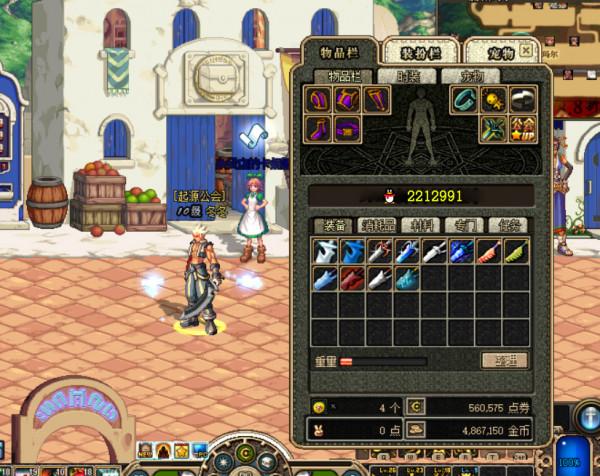
Task: Click the golden key-shaped accessory slot
Action: pyautogui.click(x=493, y=99)
